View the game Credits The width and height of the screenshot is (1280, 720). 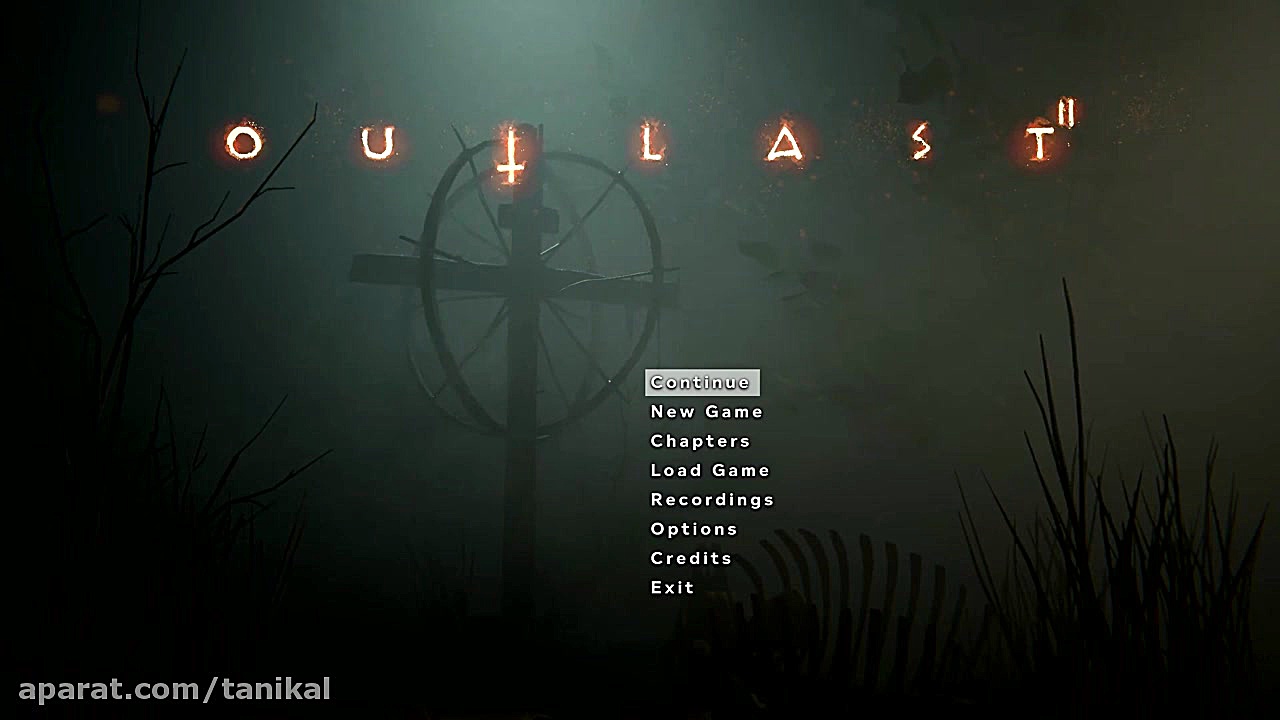690,558
